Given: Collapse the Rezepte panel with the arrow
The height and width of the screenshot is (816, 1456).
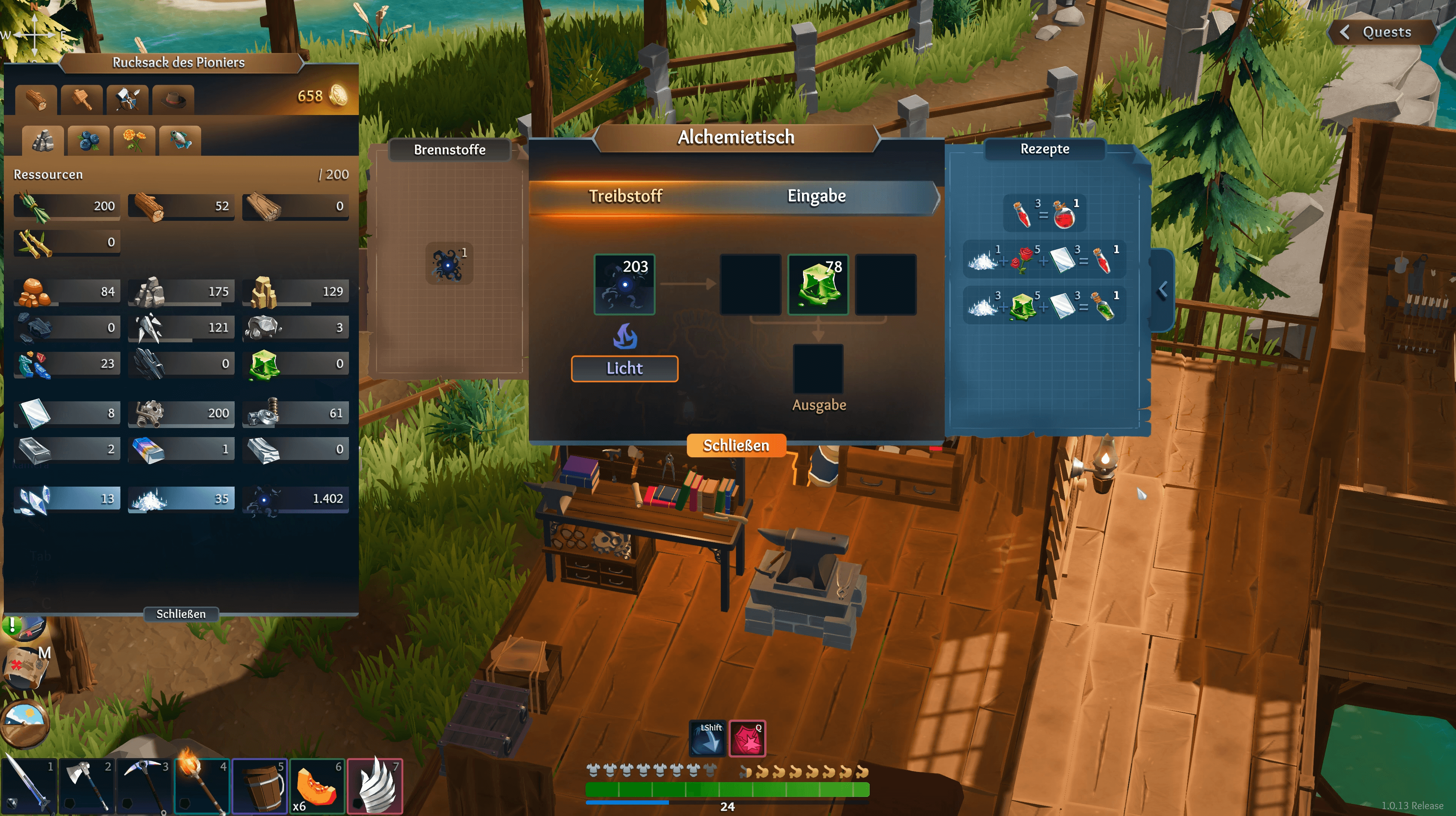Looking at the screenshot, I should pyautogui.click(x=1162, y=291).
